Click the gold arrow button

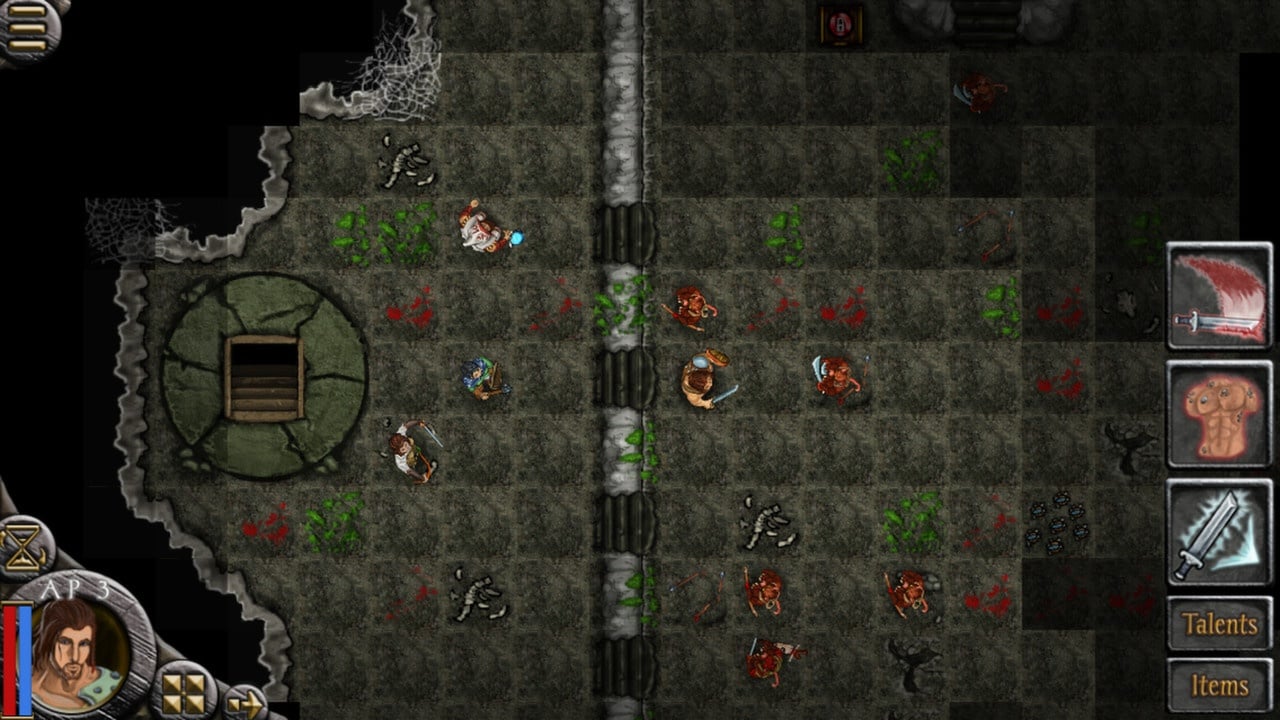243,703
